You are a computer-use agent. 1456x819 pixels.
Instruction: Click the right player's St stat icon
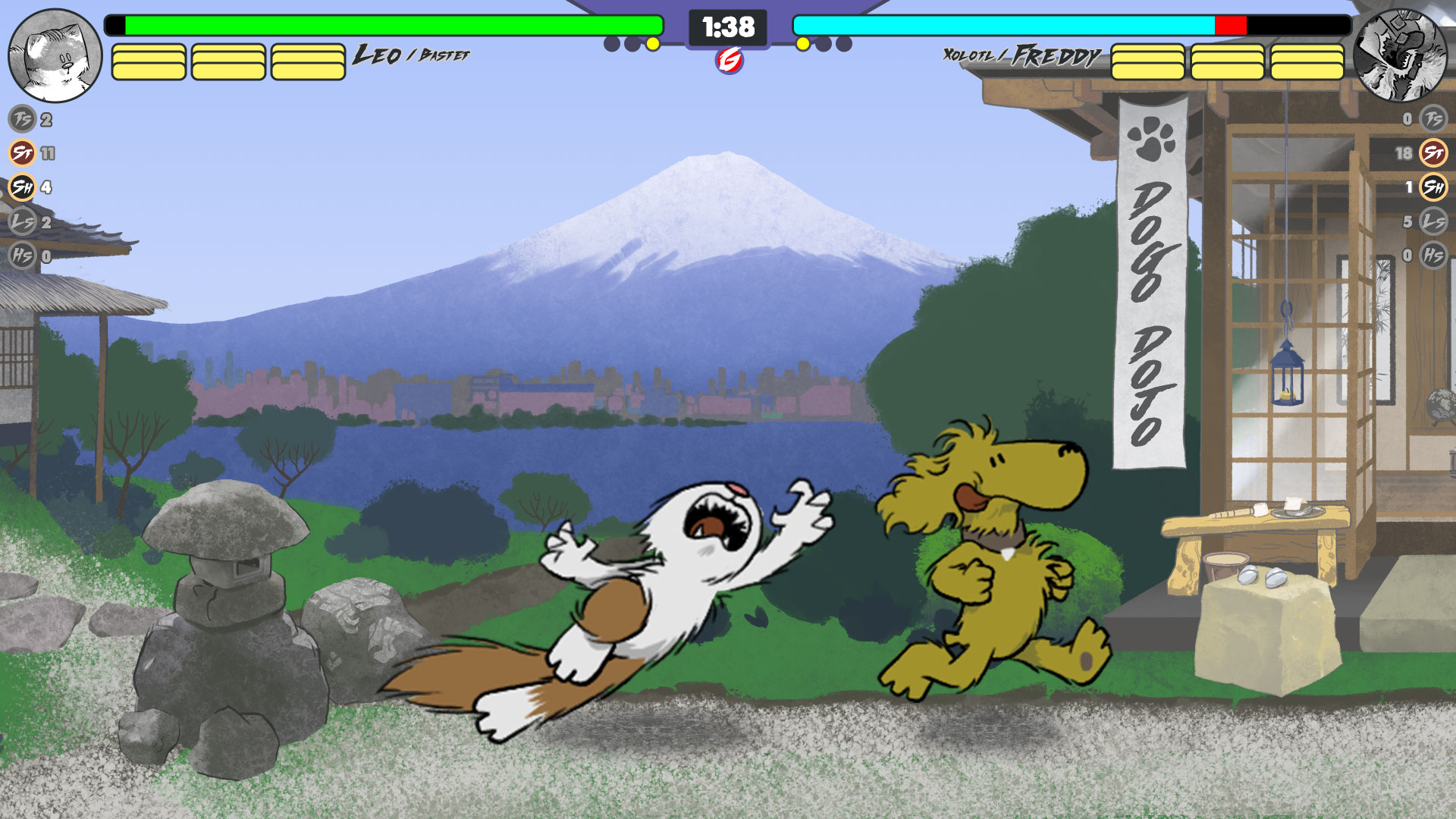pyautogui.click(x=1433, y=153)
